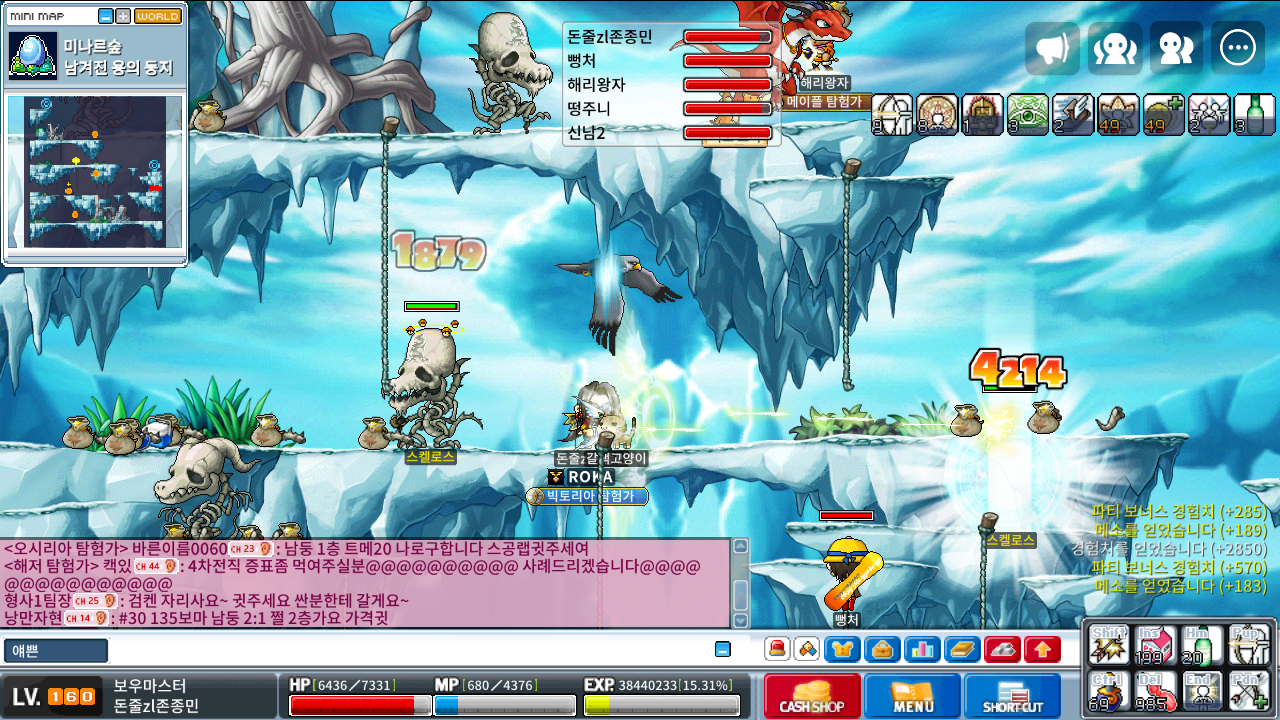Click the shirt equipment icon button

(842, 650)
